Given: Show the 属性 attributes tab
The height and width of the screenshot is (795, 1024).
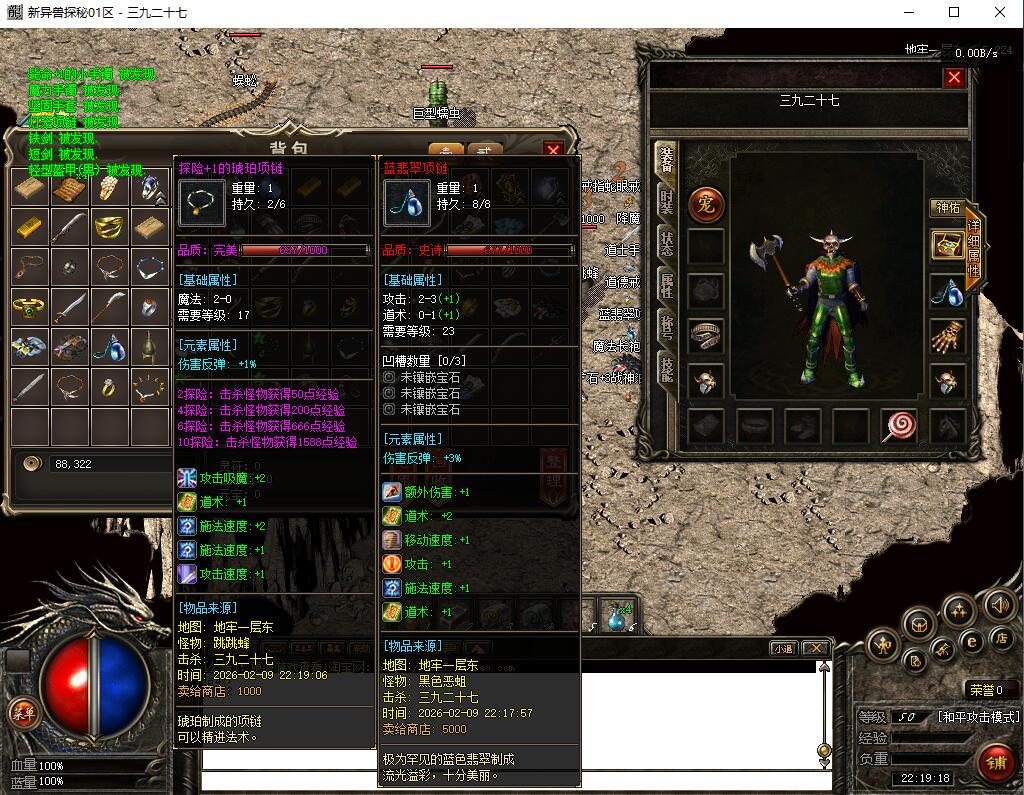Looking at the screenshot, I should point(666,285).
